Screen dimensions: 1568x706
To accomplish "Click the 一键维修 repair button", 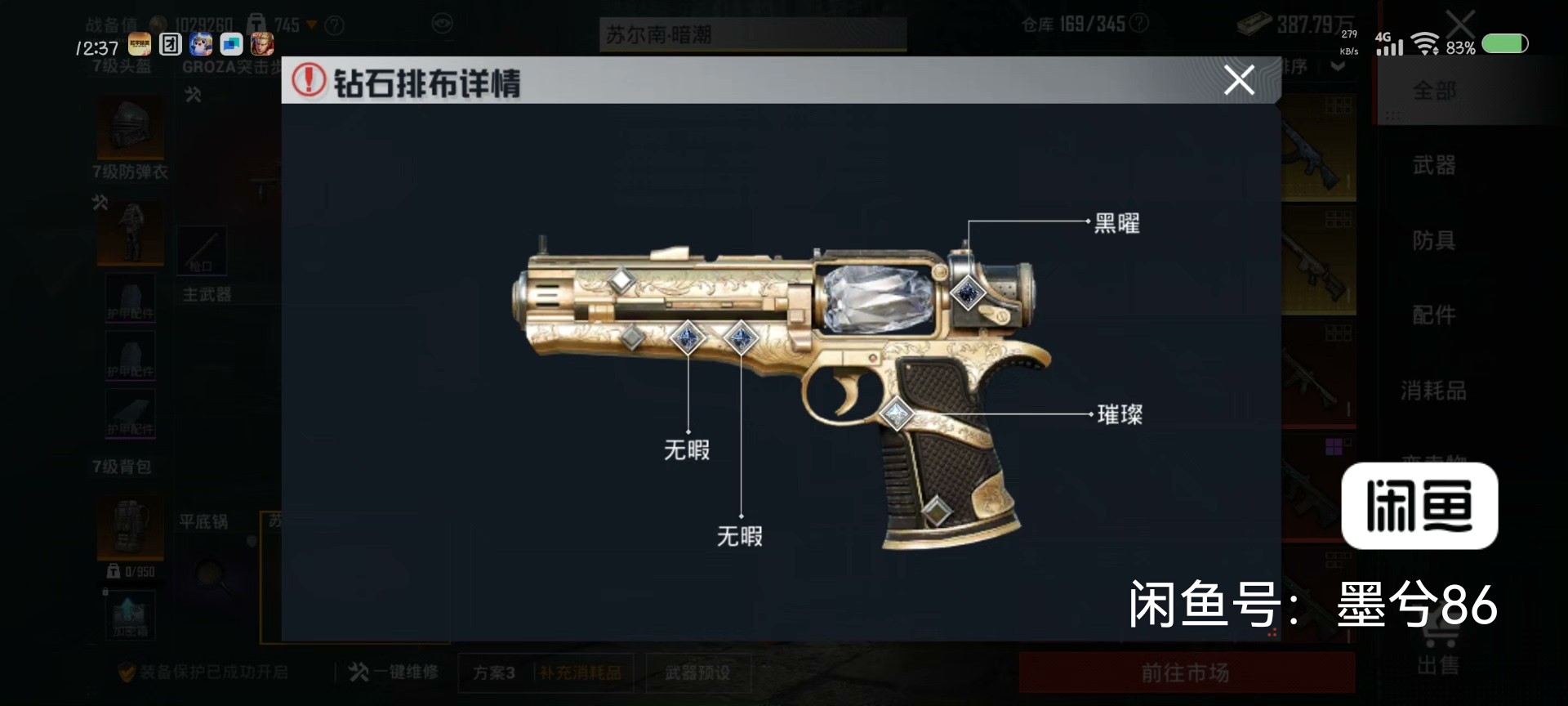I will point(394,672).
